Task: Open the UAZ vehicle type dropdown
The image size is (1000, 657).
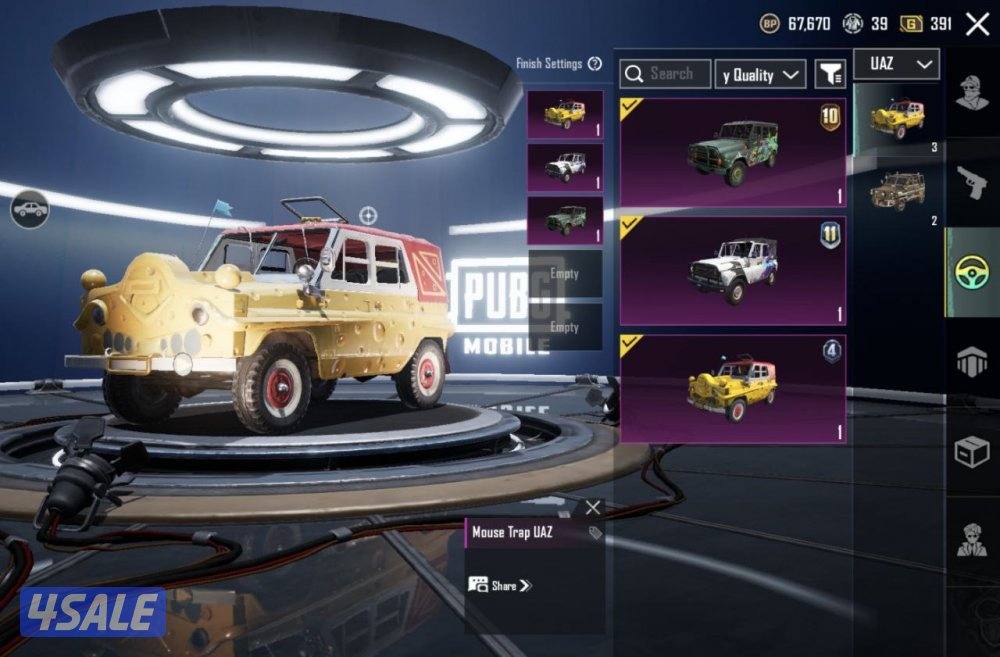Action: point(896,64)
